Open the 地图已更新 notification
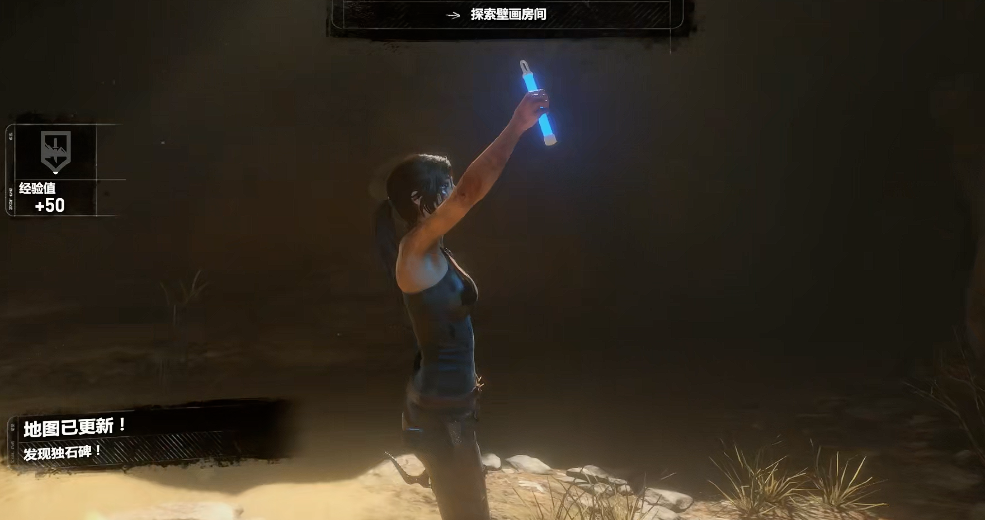This screenshot has height=520, width=985. (76, 427)
